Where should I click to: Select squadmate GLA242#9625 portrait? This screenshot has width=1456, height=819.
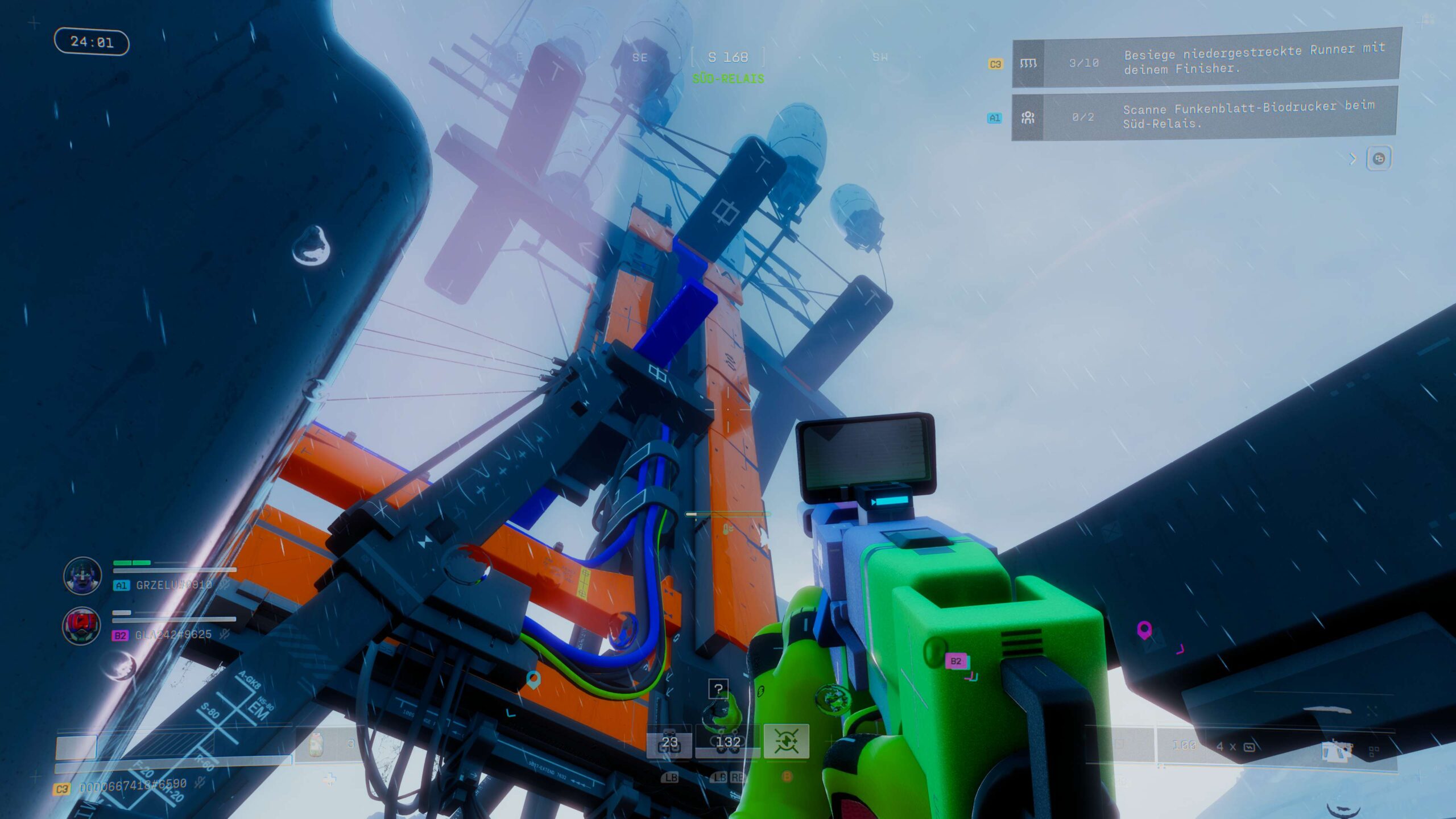pyautogui.click(x=81, y=626)
